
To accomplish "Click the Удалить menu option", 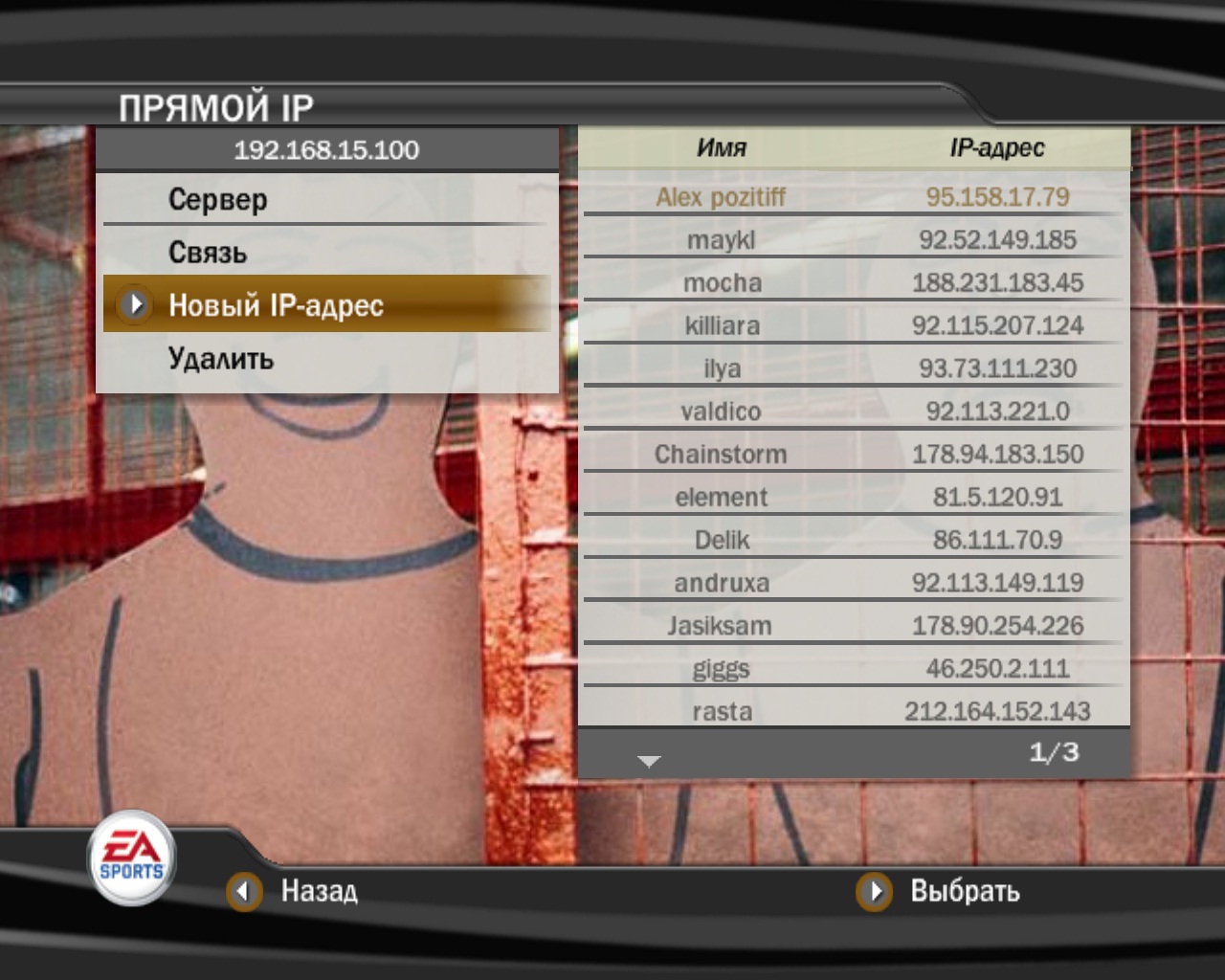I will pos(221,359).
